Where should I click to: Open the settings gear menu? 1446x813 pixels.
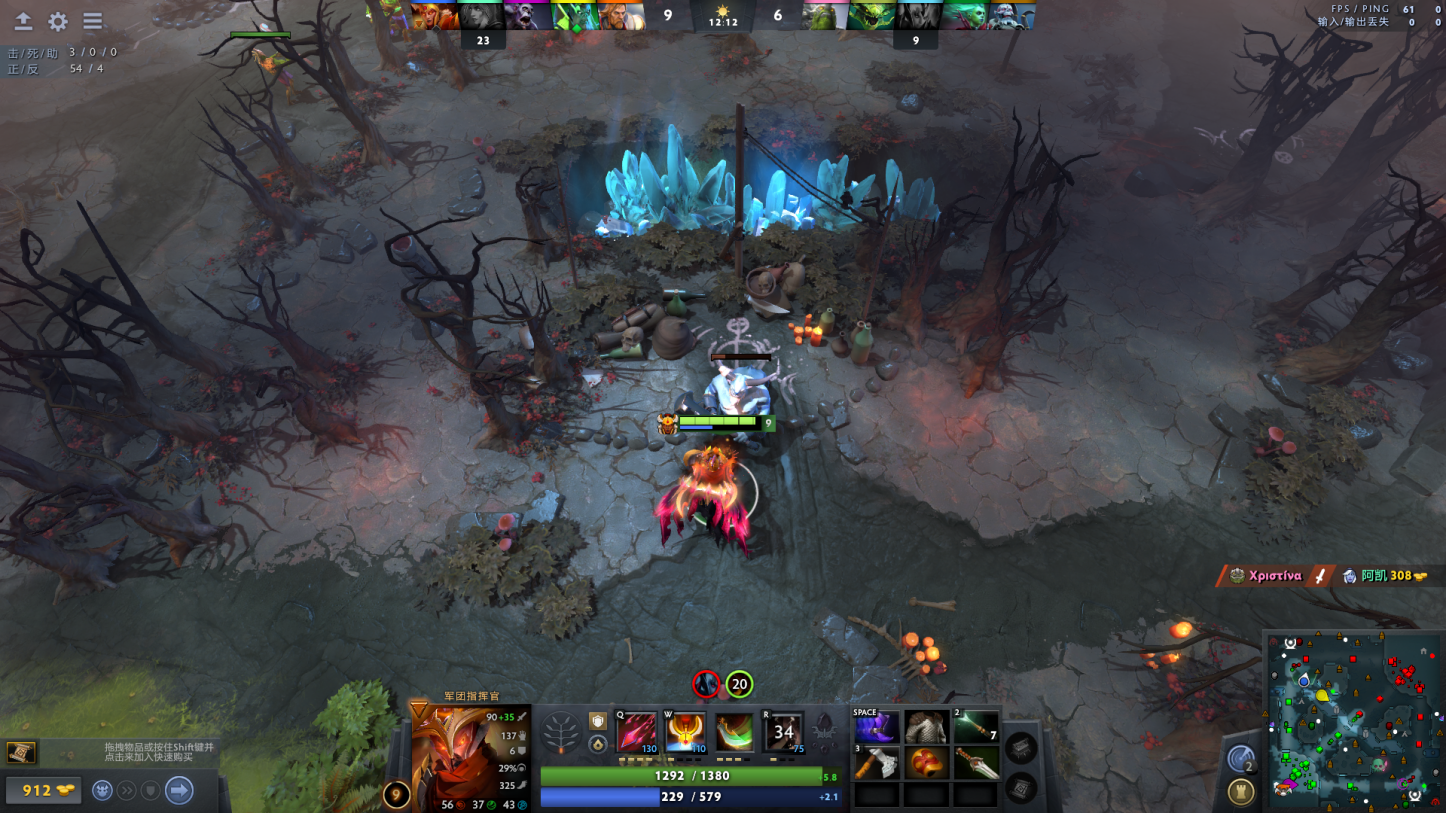click(x=58, y=21)
